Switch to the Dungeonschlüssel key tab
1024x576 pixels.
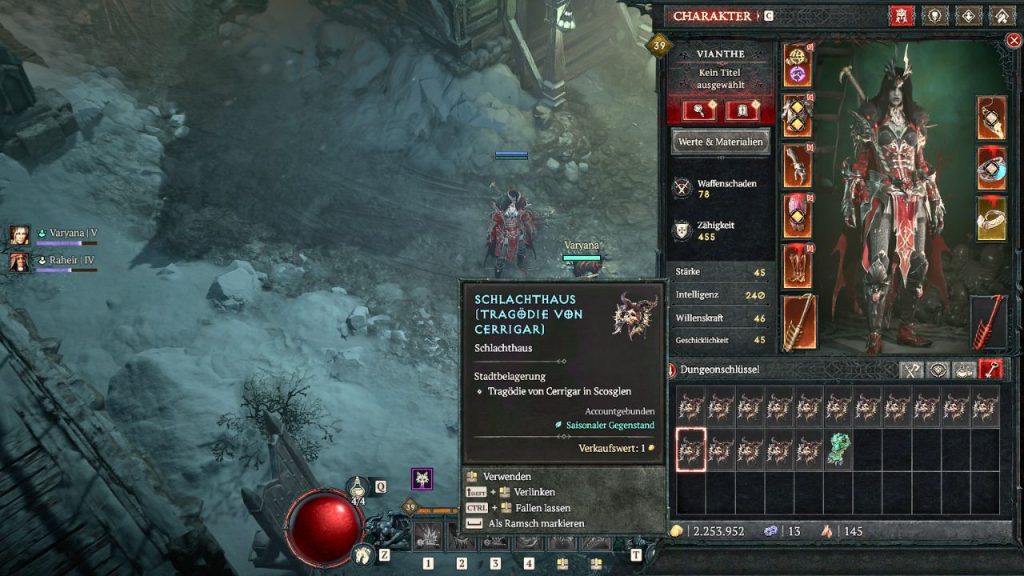tap(990, 369)
